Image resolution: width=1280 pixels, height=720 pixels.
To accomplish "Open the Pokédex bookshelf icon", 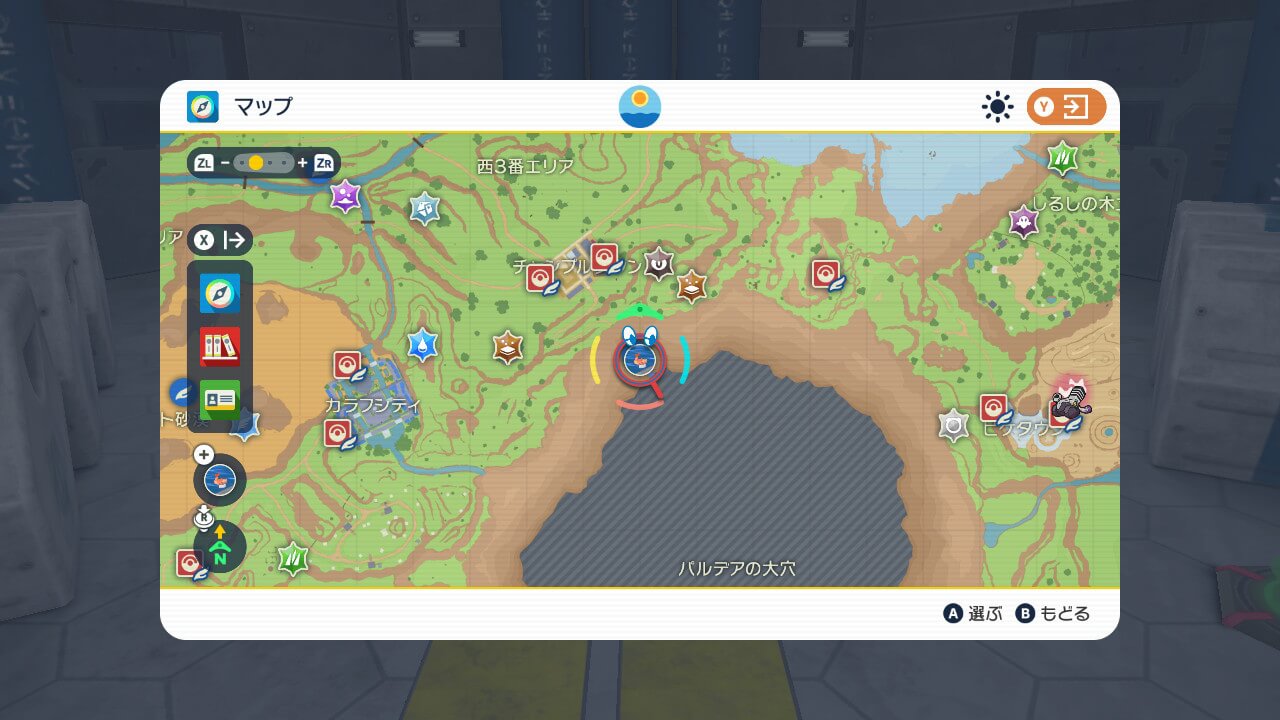I will click(x=220, y=346).
